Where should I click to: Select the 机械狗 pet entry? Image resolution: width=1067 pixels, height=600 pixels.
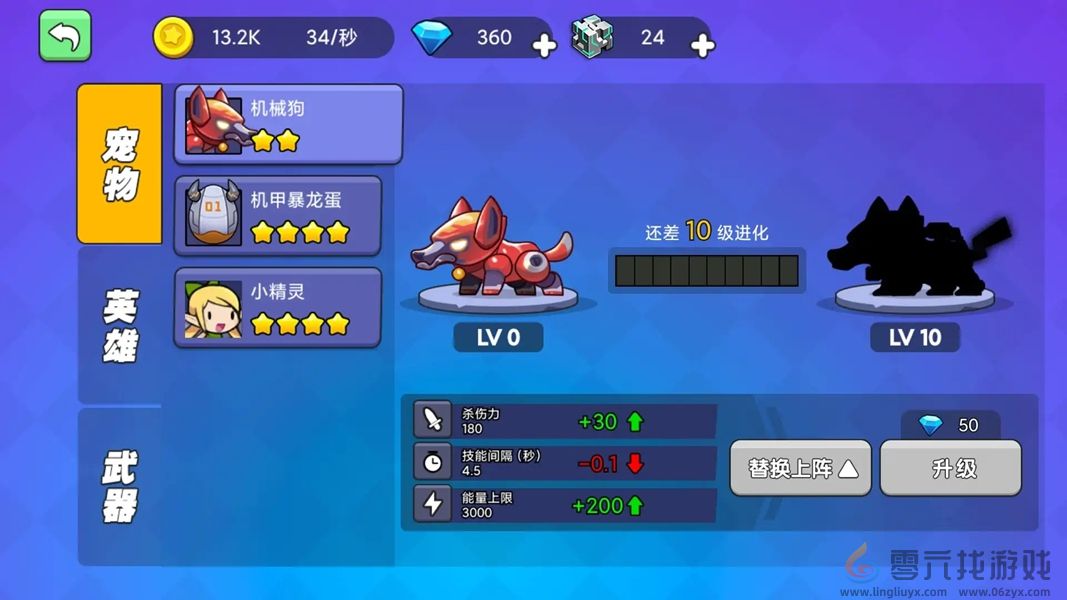point(288,124)
